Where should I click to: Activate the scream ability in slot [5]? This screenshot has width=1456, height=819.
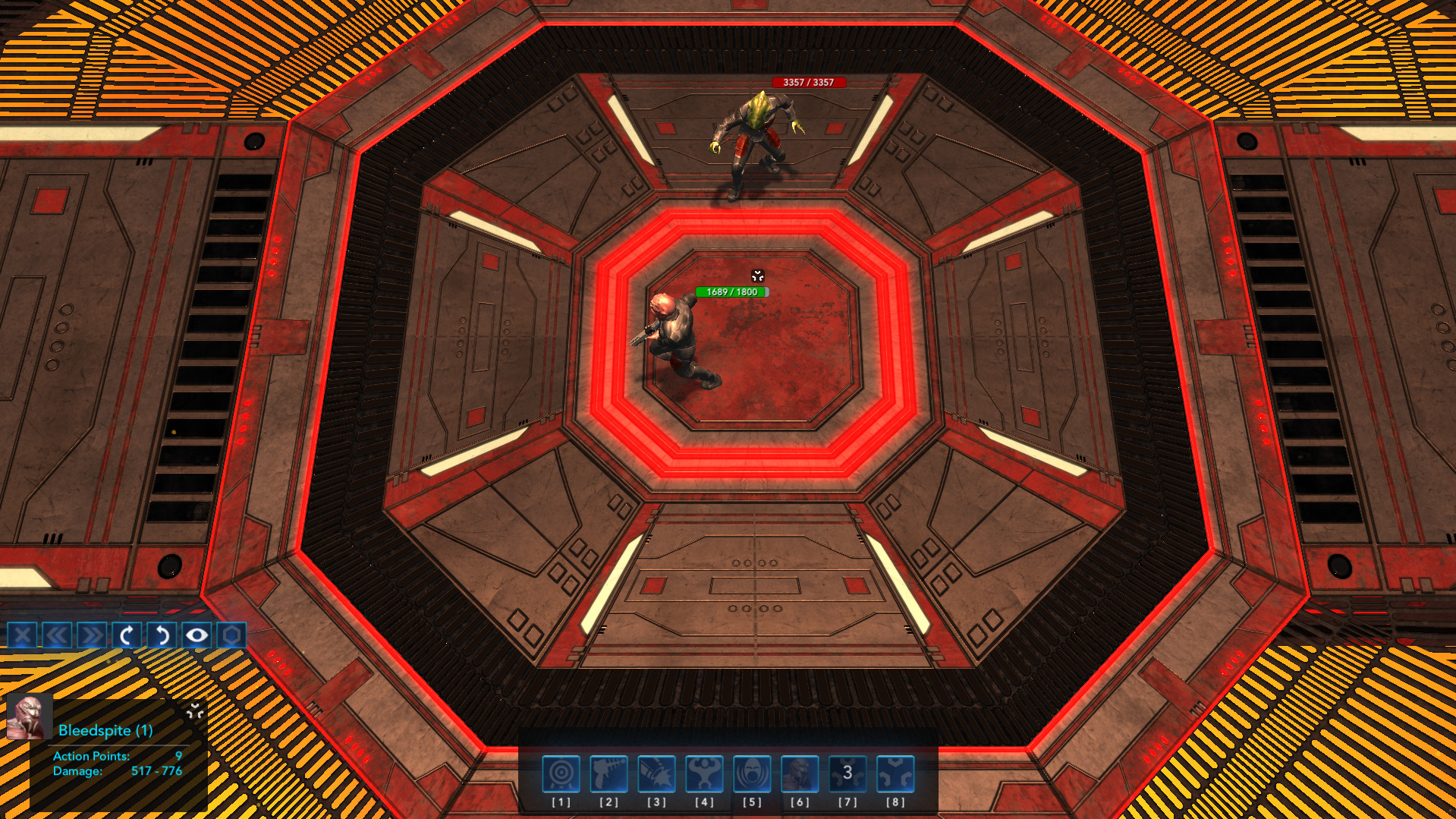point(753,773)
